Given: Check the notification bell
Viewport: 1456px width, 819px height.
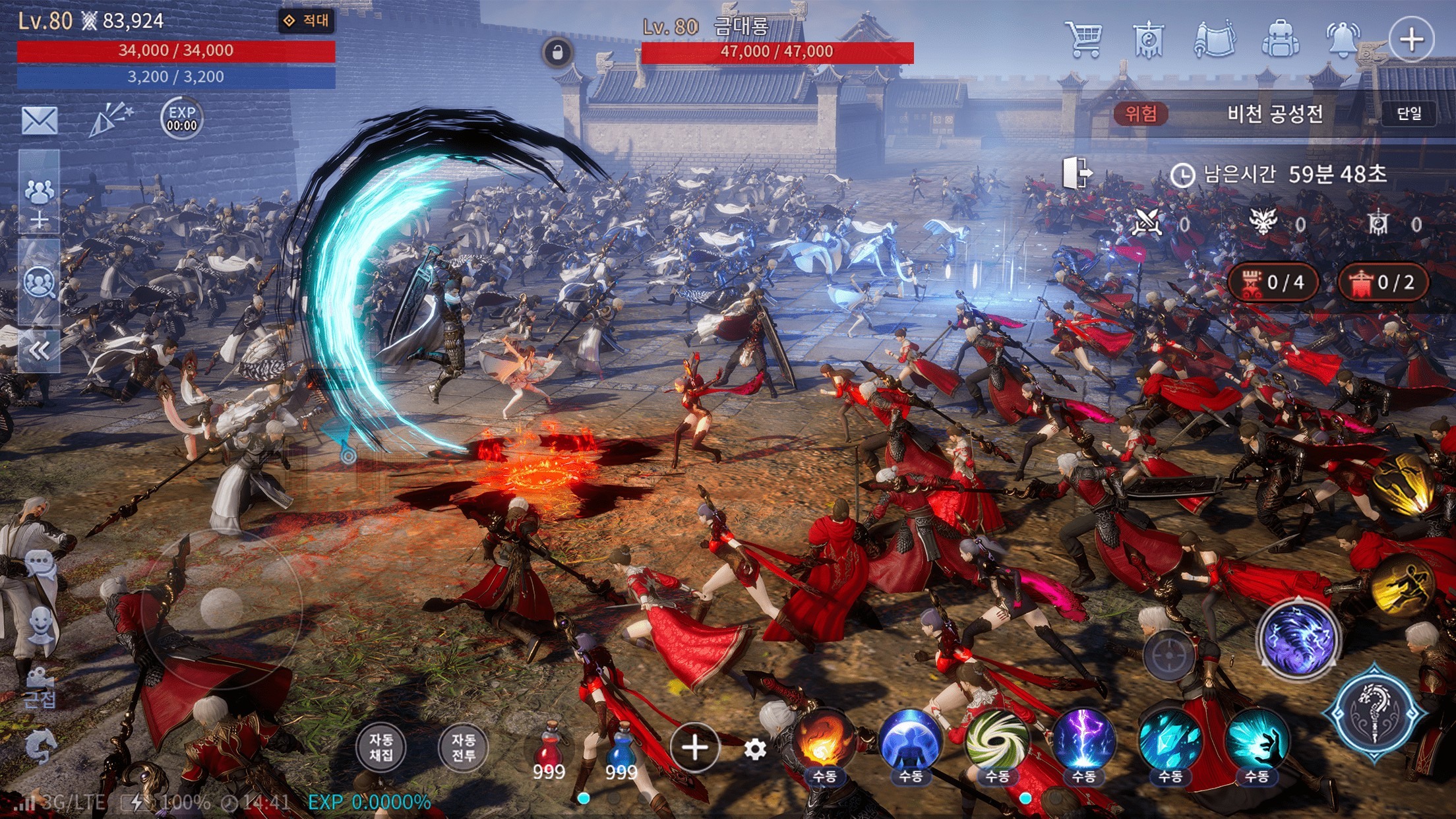Looking at the screenshot, I should point(1343,40).
